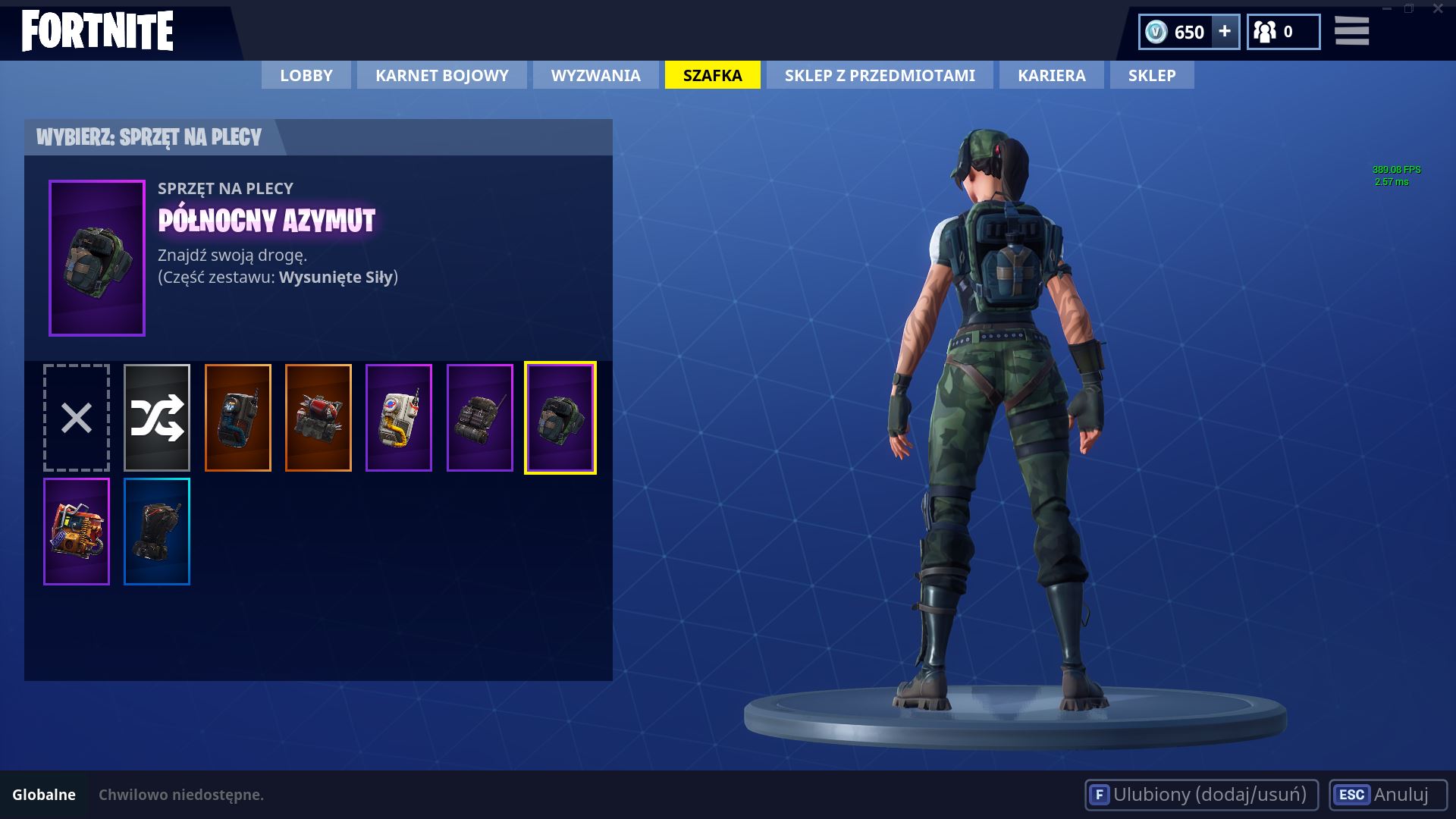Image resolution: width=1456 pixels, height=819 pixels.
Task: Select the orange campfire-style back bling thumbnail
Action: click(x=75, y=531)
